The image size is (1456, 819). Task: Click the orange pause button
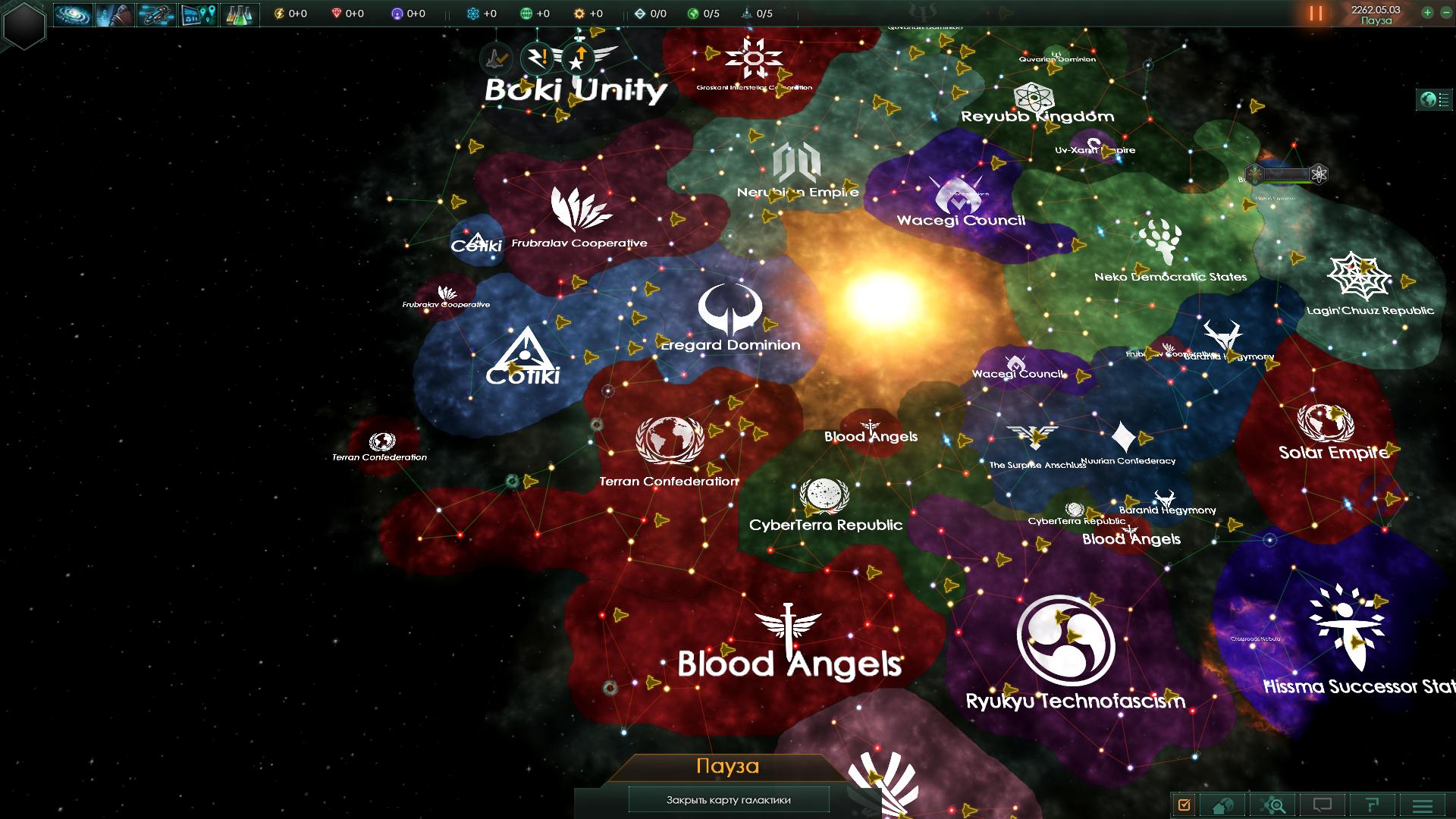coord(1316,14)
